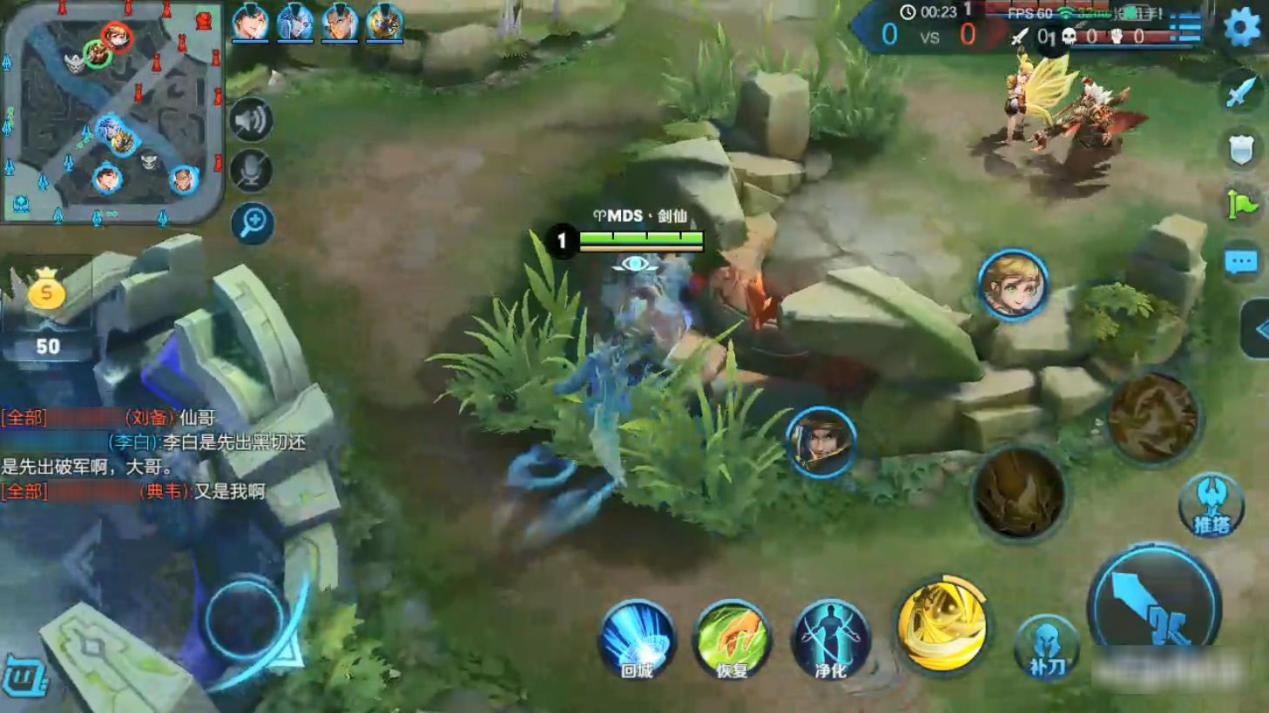Toggle the speaker sound button

251,120
